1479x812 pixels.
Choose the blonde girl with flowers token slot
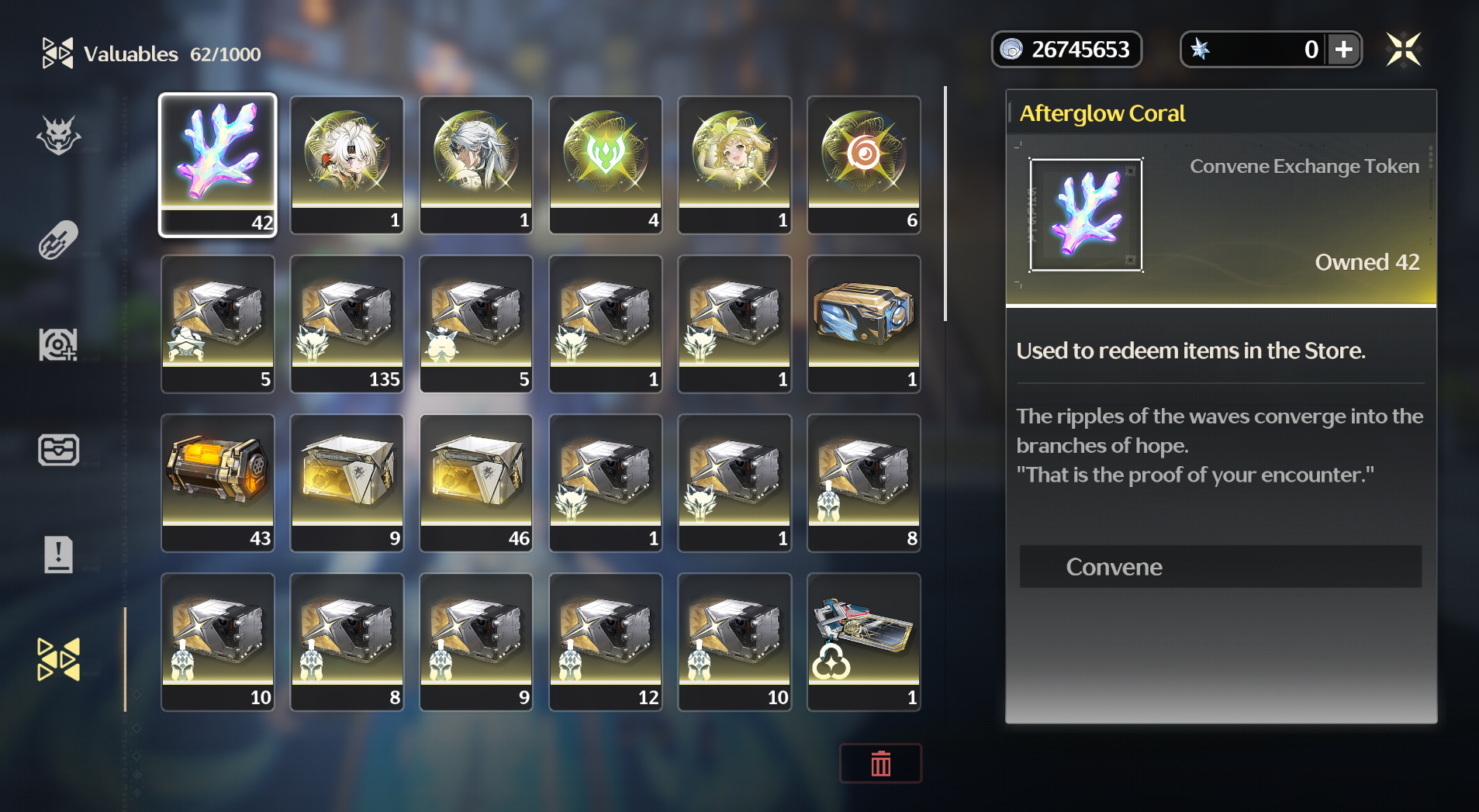(734, 164)
